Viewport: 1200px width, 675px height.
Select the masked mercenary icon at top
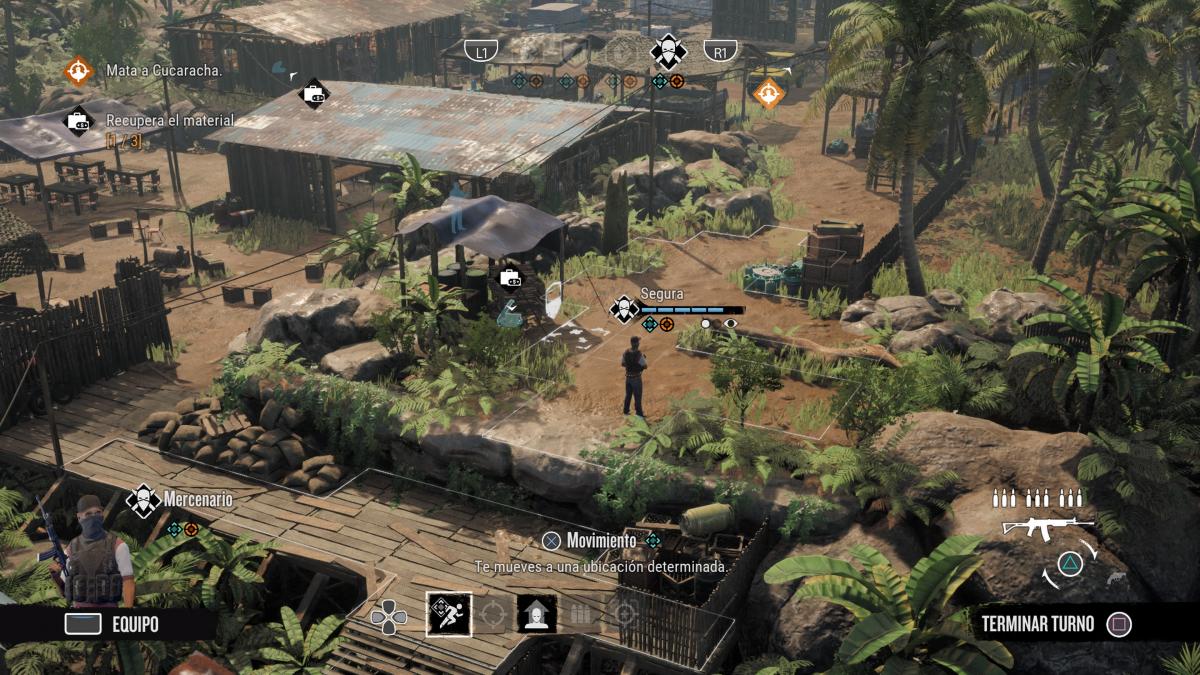(667, 51)
